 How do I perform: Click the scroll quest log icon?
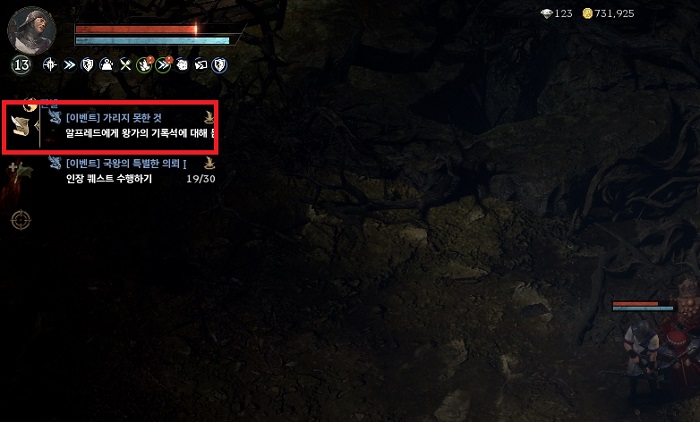coord(20,126)
